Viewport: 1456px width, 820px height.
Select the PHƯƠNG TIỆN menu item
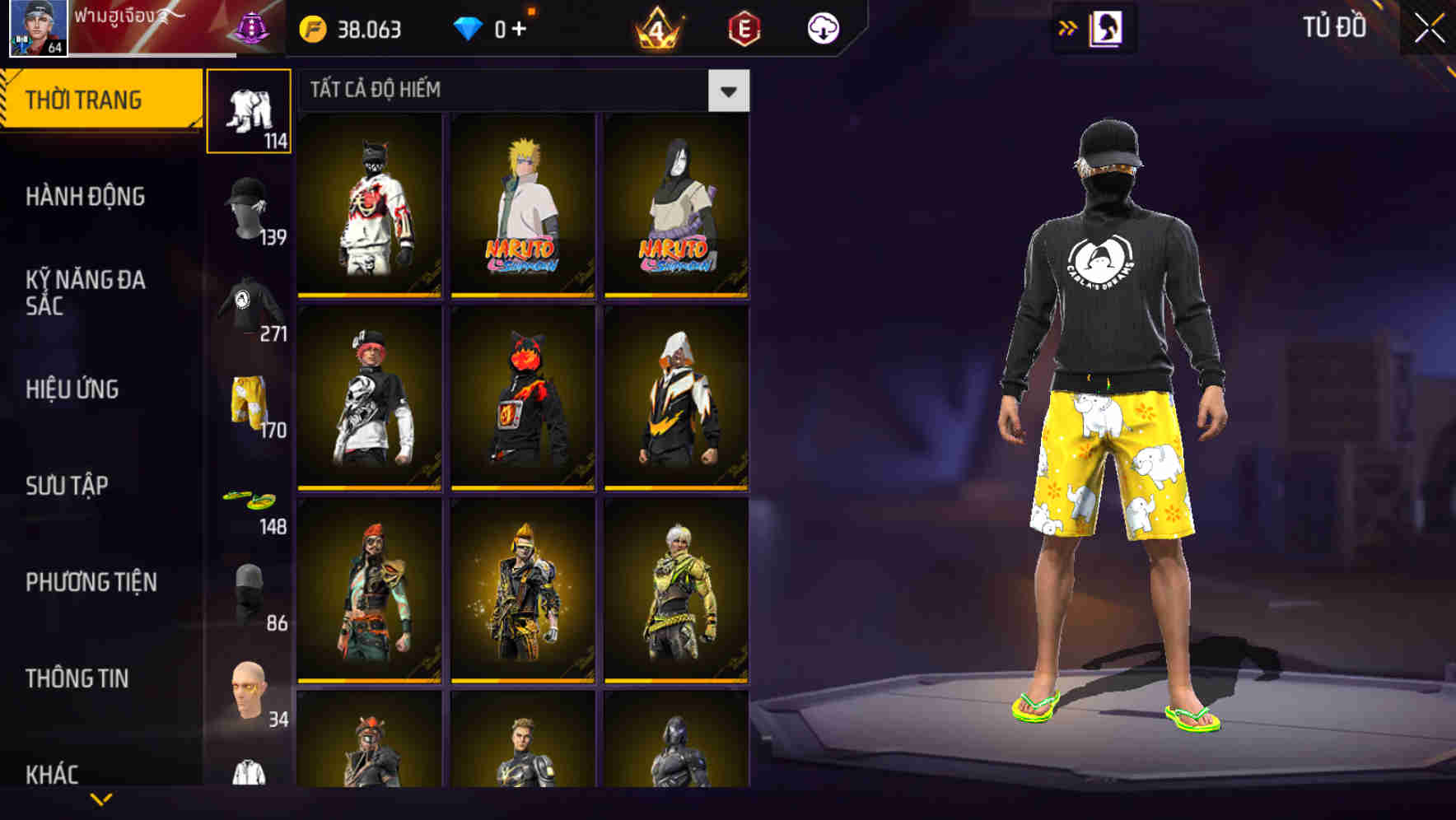coord(91,581)
